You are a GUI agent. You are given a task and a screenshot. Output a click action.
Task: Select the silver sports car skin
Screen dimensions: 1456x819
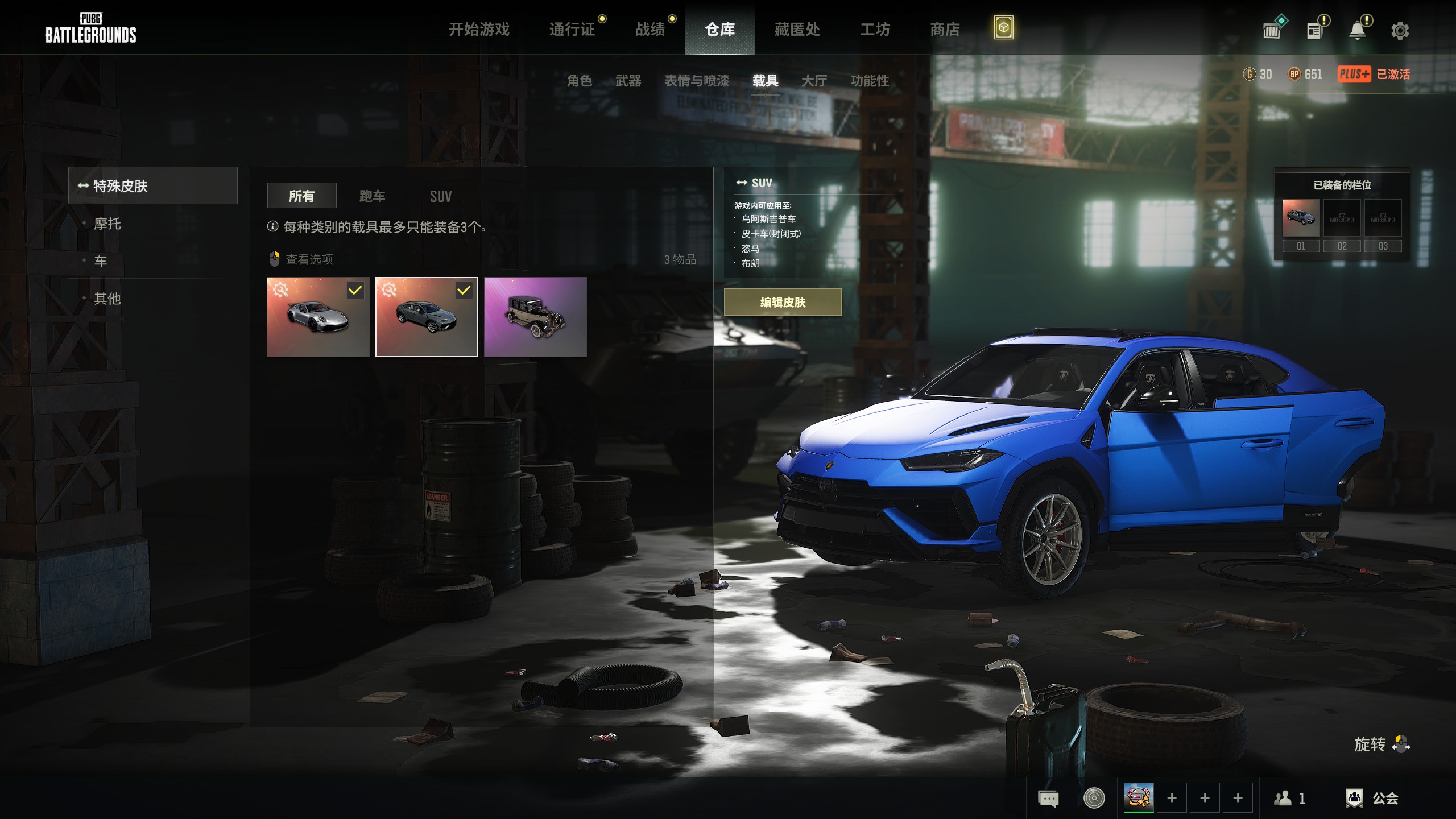(318, 317)
